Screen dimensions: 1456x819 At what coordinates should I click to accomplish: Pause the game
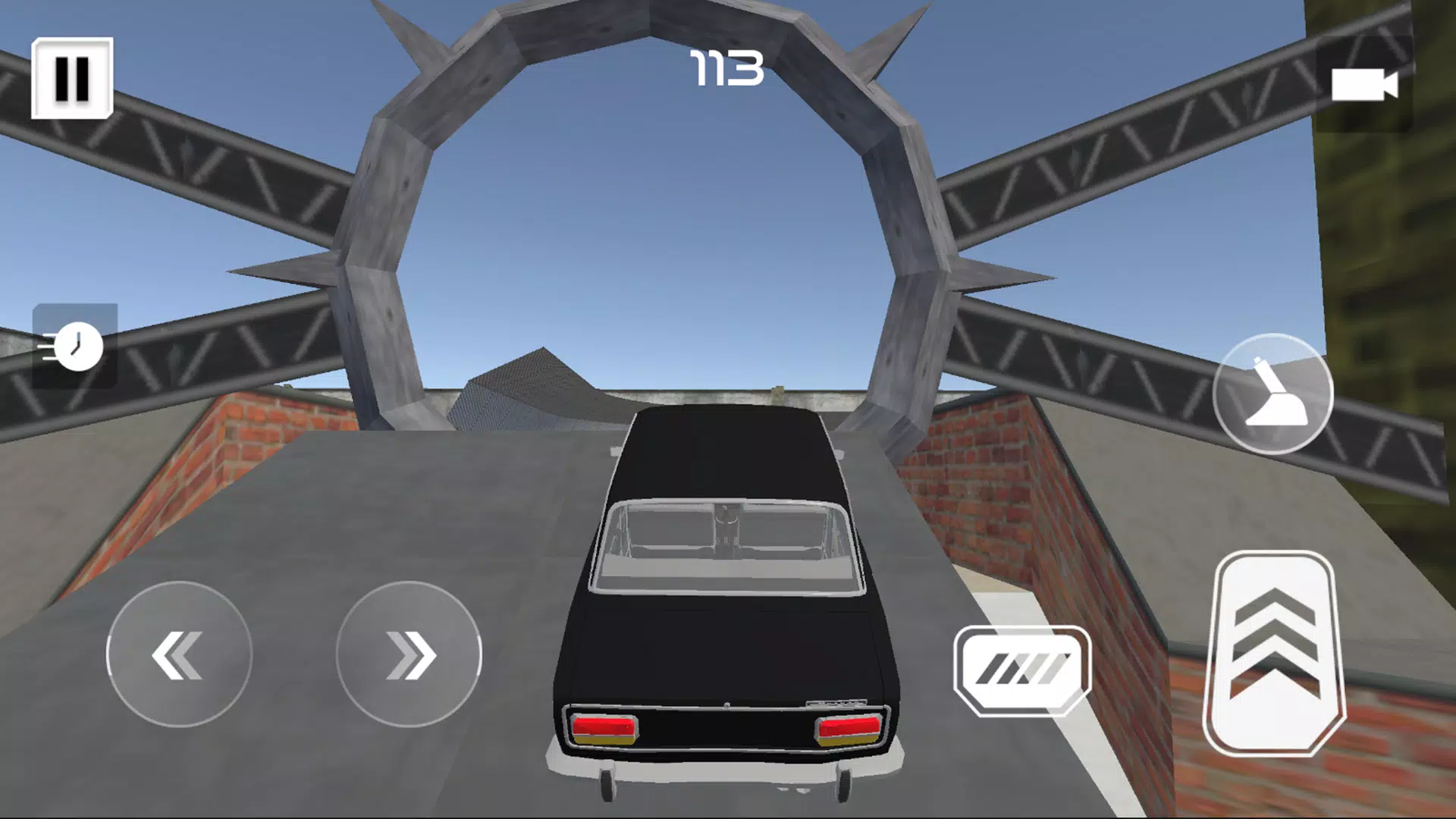[x=72, y=78]
